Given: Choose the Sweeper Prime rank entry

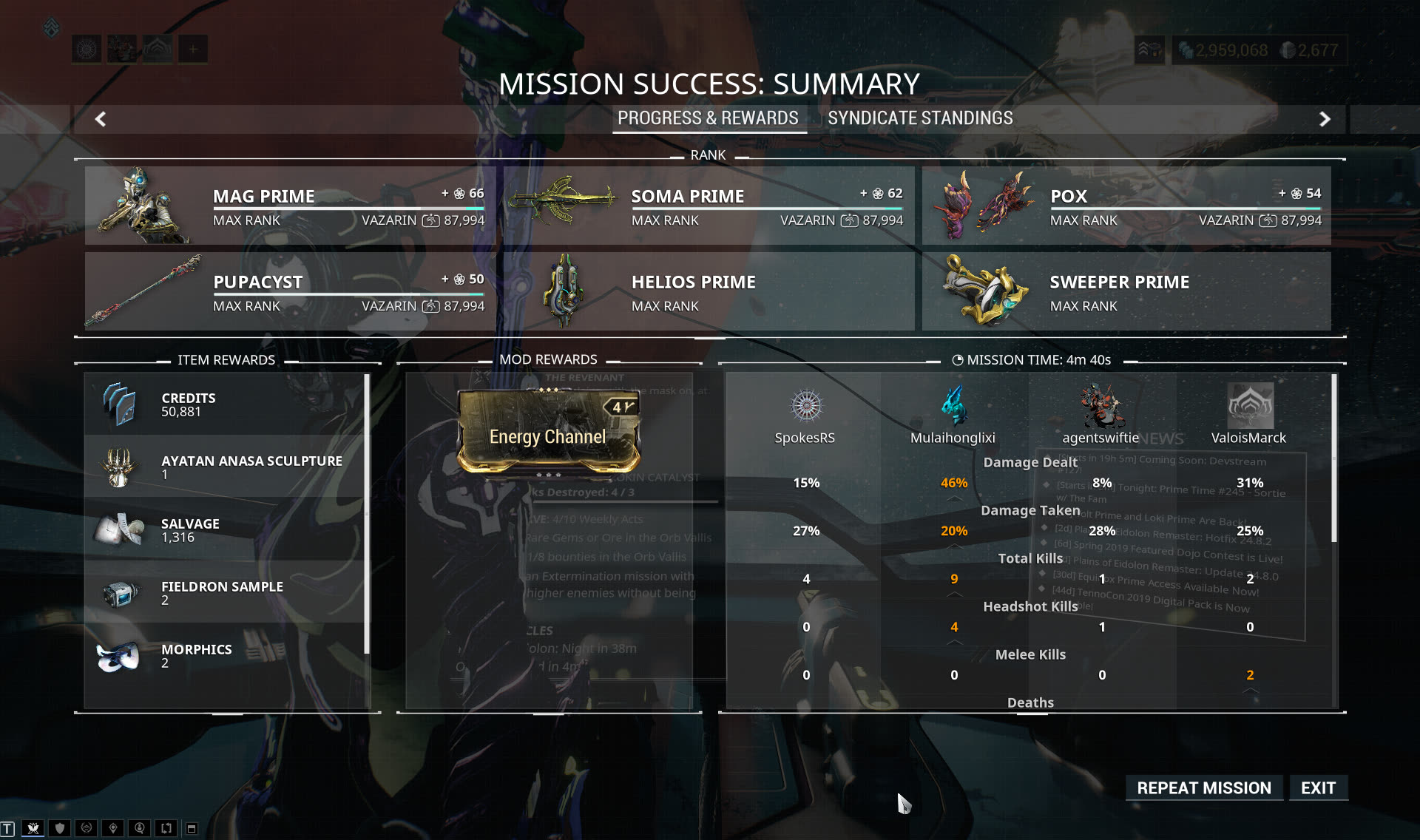Looking at the screenshot, I should click(1126, 291).
